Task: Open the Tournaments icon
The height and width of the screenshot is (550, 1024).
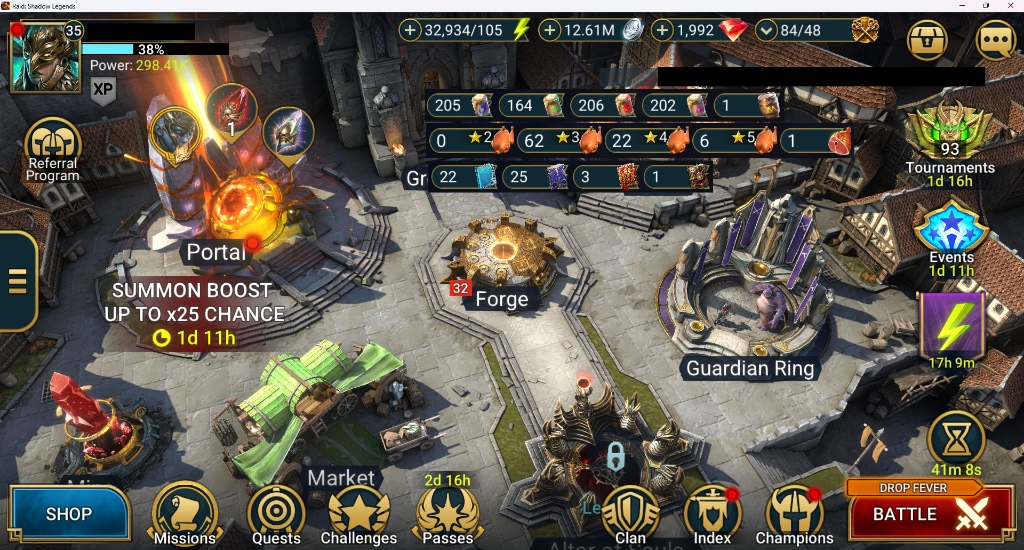Action: click(949, 135)
